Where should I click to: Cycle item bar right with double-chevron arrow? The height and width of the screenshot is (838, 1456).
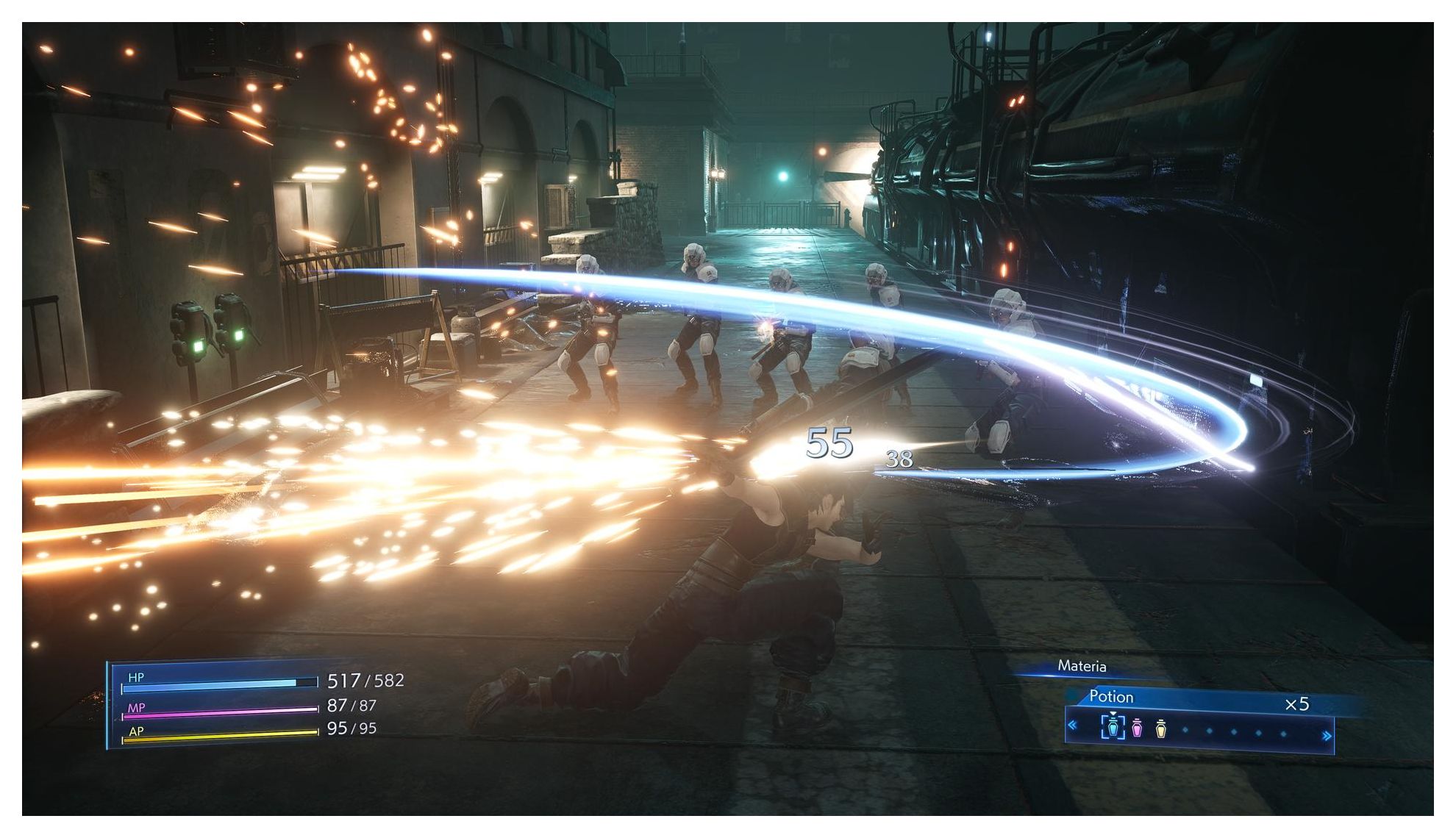click(x=1327, y=735)
